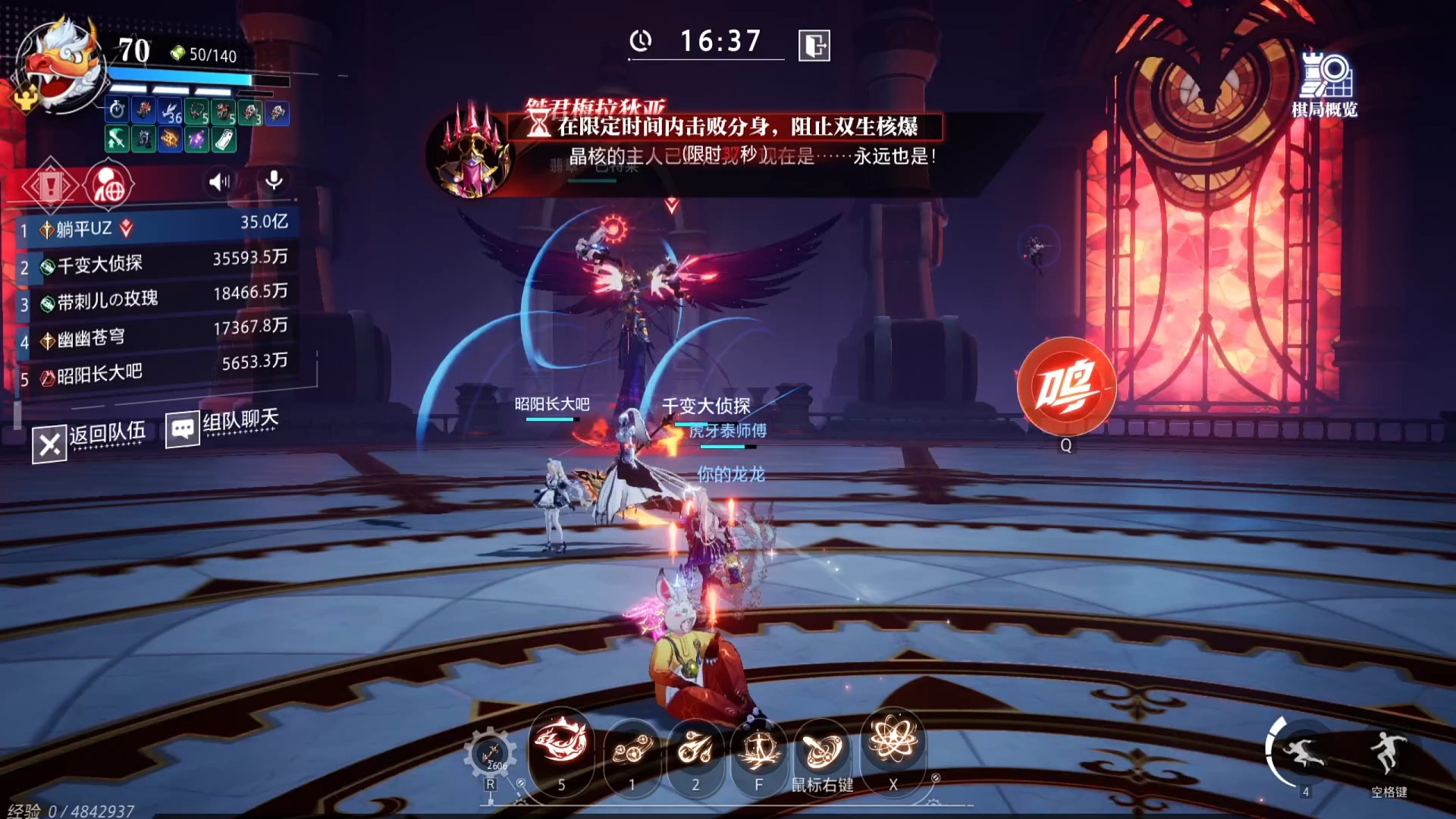Open 组队聊天 team chat
The width and height of the screenshot is (1456, 819).
pos(223,426)
